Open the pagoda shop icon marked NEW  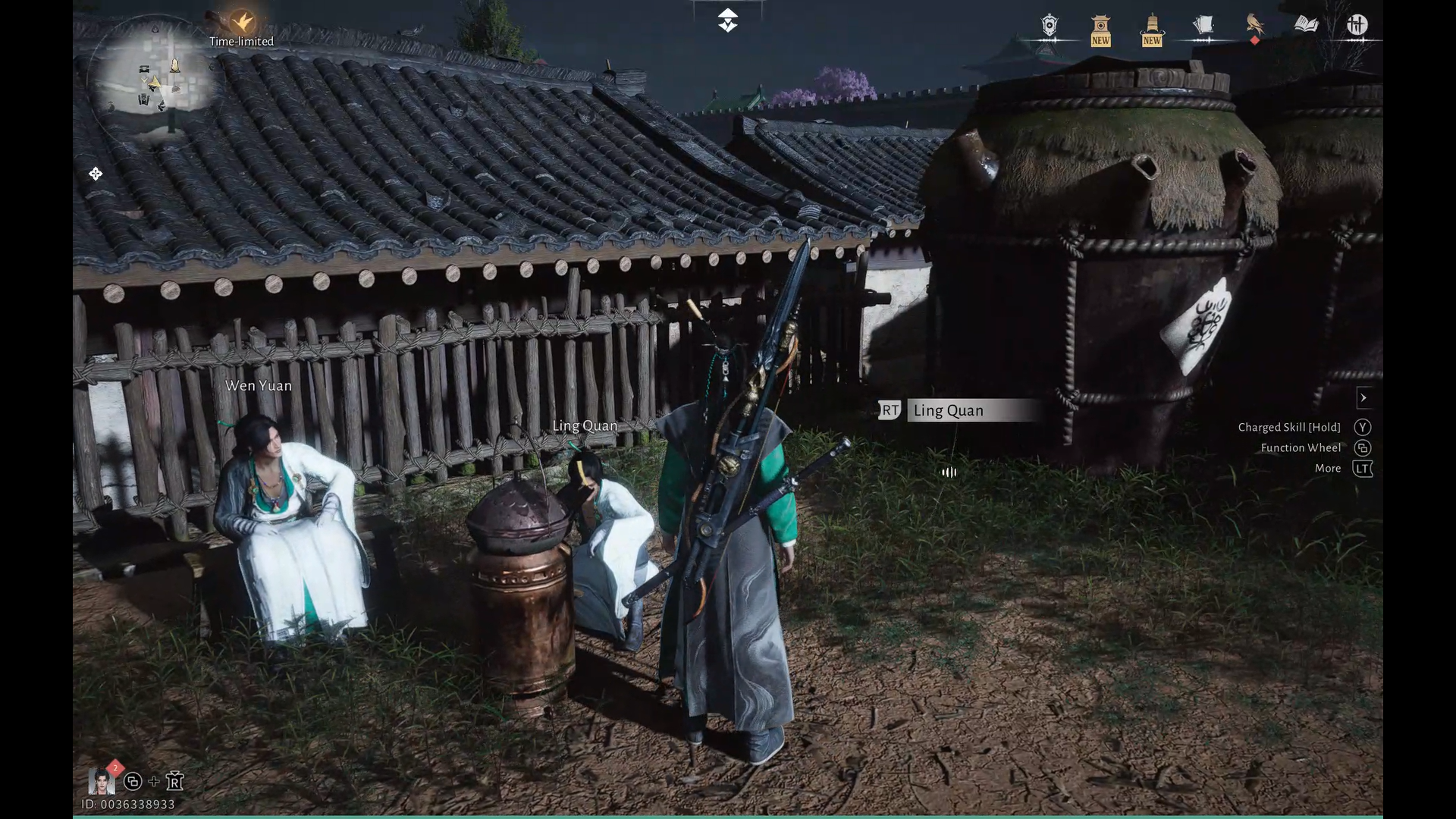point(1100,30)
